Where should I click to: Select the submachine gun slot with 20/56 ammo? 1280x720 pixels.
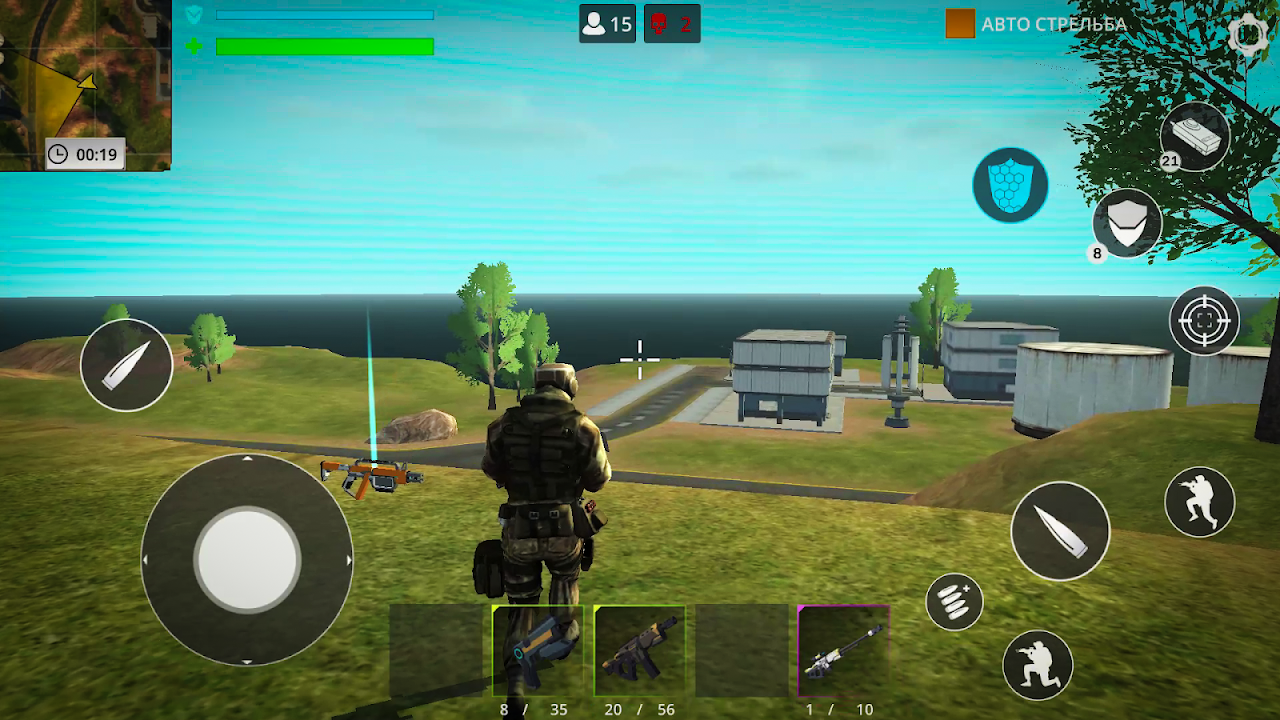click(x=640, y=651)
